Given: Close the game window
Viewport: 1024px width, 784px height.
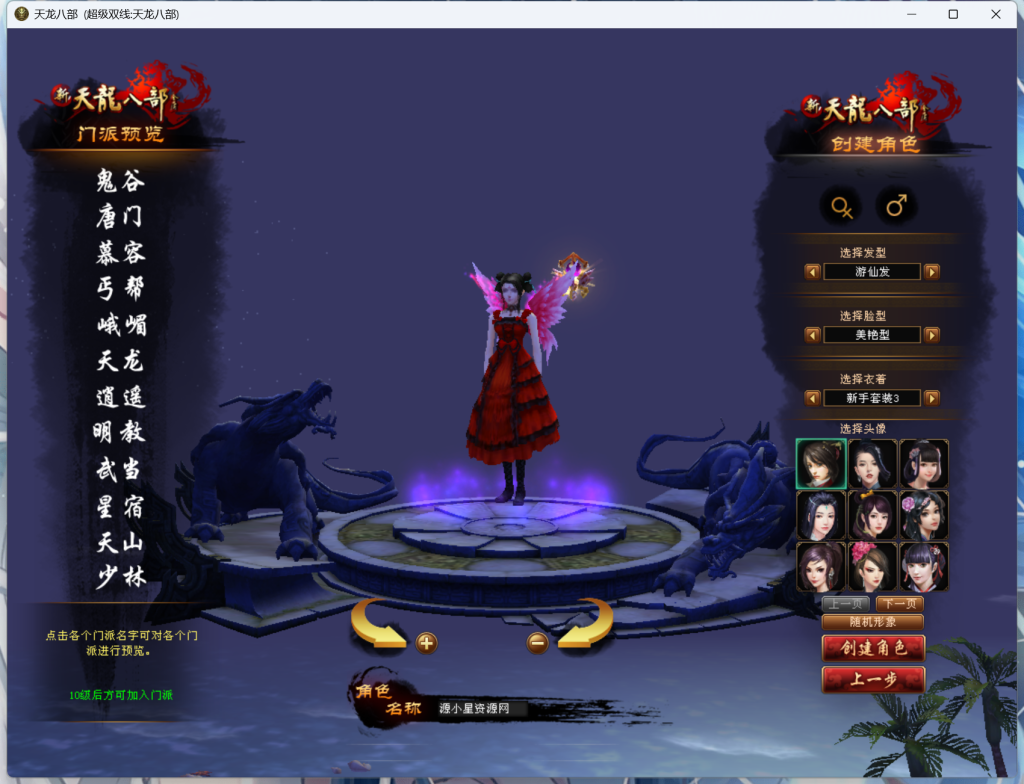Looking at the screenshot, I should click(996, 14).
